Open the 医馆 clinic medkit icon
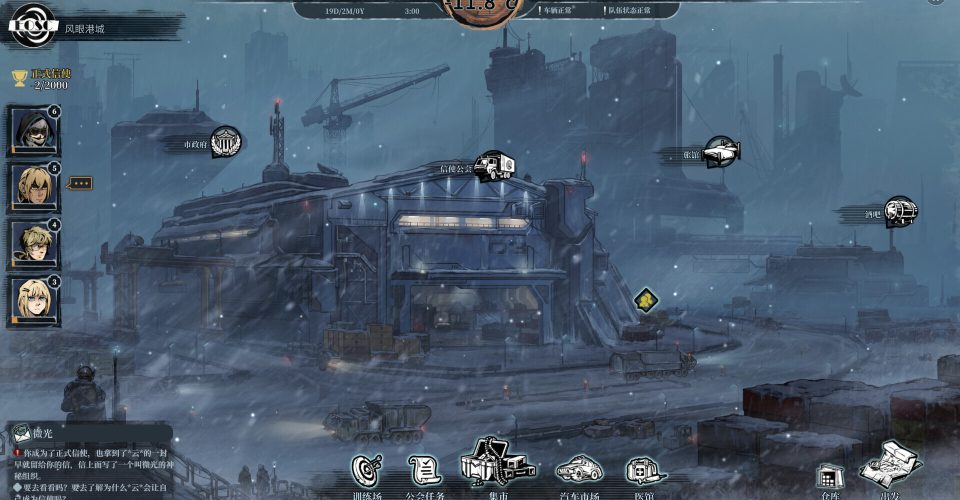The height and width of the screenshot is (500, 960). coord(644,471)
